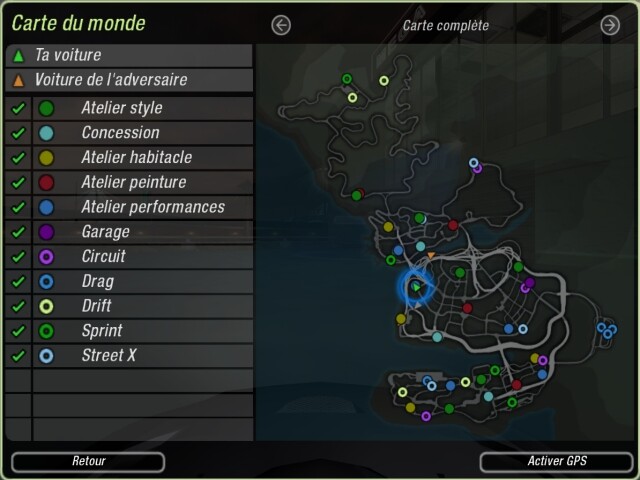
Task: Toggle Atelier performances markers
Action: [18, 207]
